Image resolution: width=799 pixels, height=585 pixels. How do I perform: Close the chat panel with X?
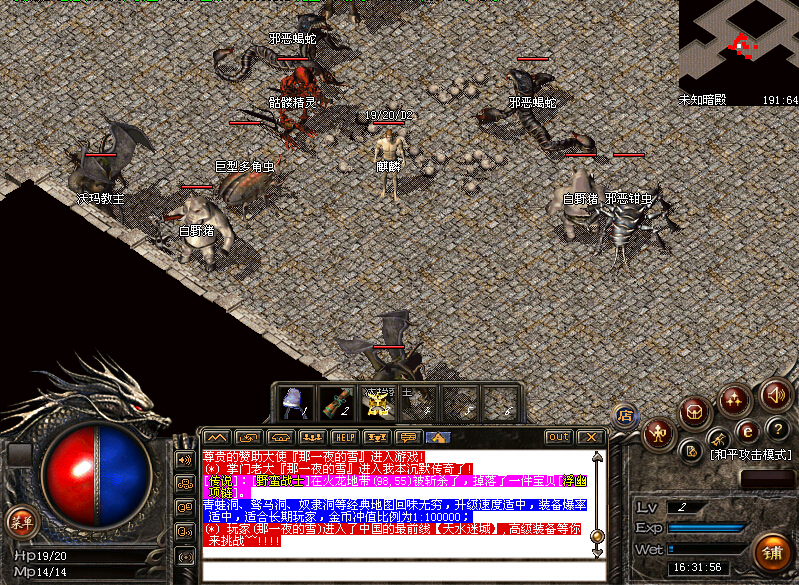pos(591,437)
